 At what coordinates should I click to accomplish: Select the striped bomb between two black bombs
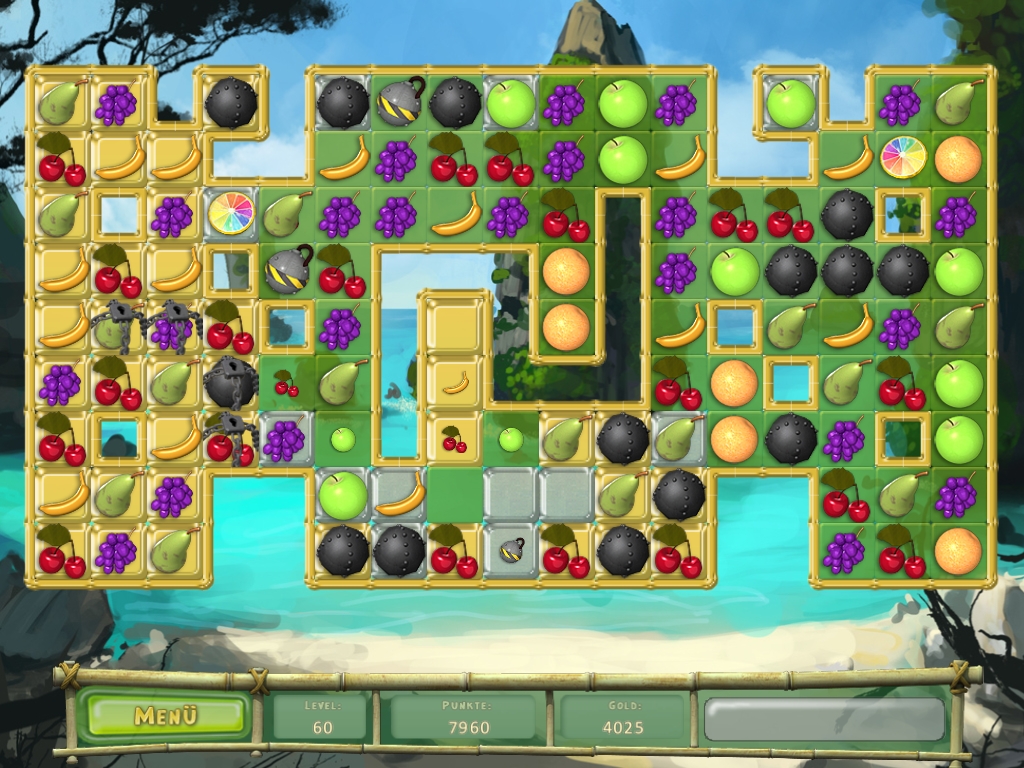(x=399, y=102)
